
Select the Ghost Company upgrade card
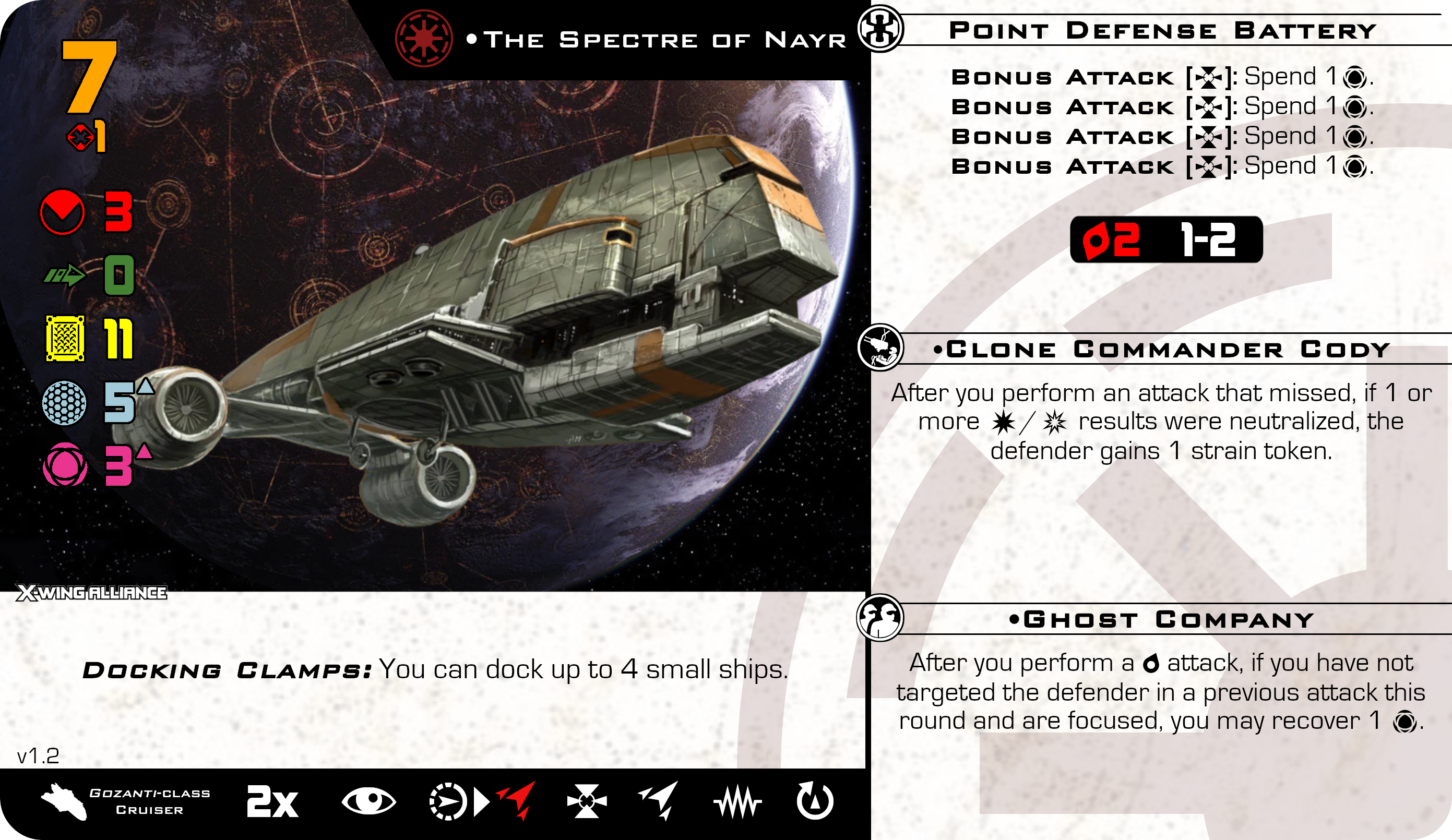(1162, 619)
